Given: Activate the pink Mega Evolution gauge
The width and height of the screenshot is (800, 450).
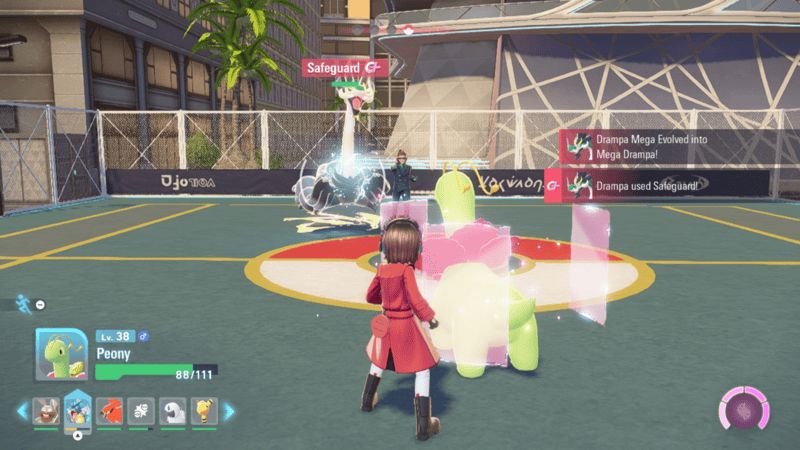Looking at the screenshot, I should point(744,412).
